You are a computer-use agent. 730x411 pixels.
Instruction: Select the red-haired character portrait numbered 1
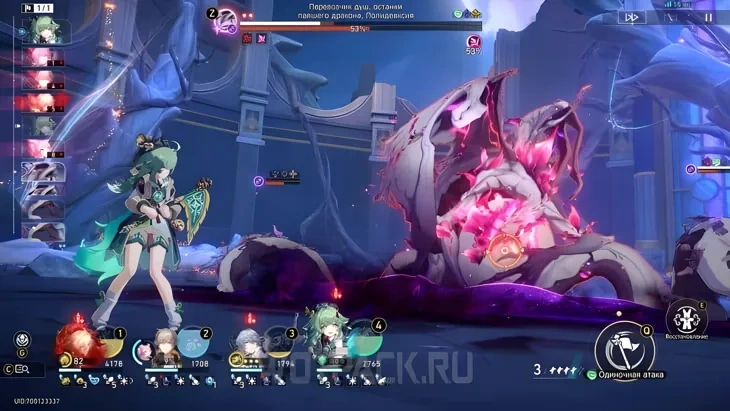(x=81, y=344)
